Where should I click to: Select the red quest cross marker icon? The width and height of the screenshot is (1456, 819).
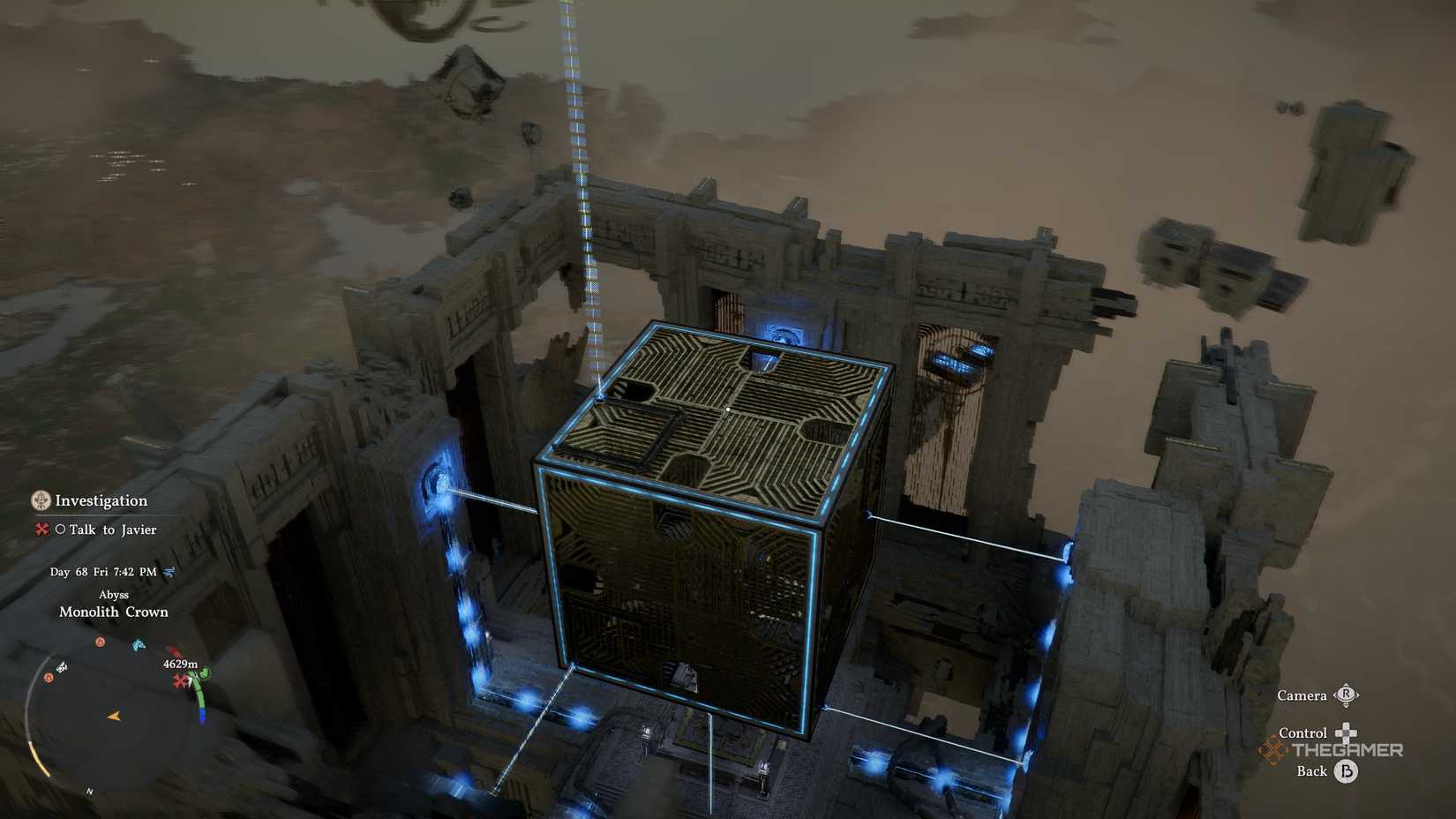[x=41, y=530]
